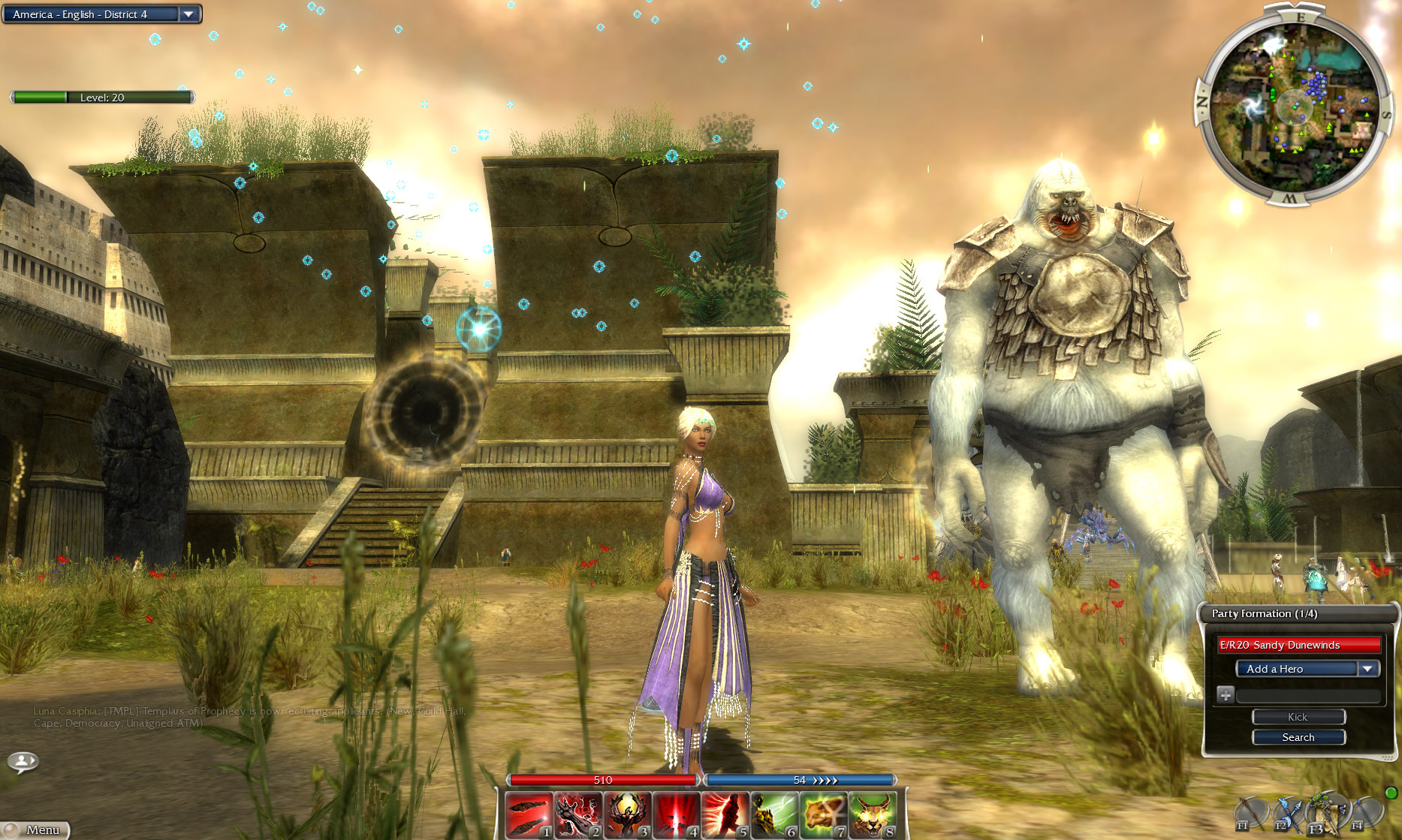Activate skill 2 with the stone hand
The width and height of the screenshot is (1402, 840).
tap(577, 815)
